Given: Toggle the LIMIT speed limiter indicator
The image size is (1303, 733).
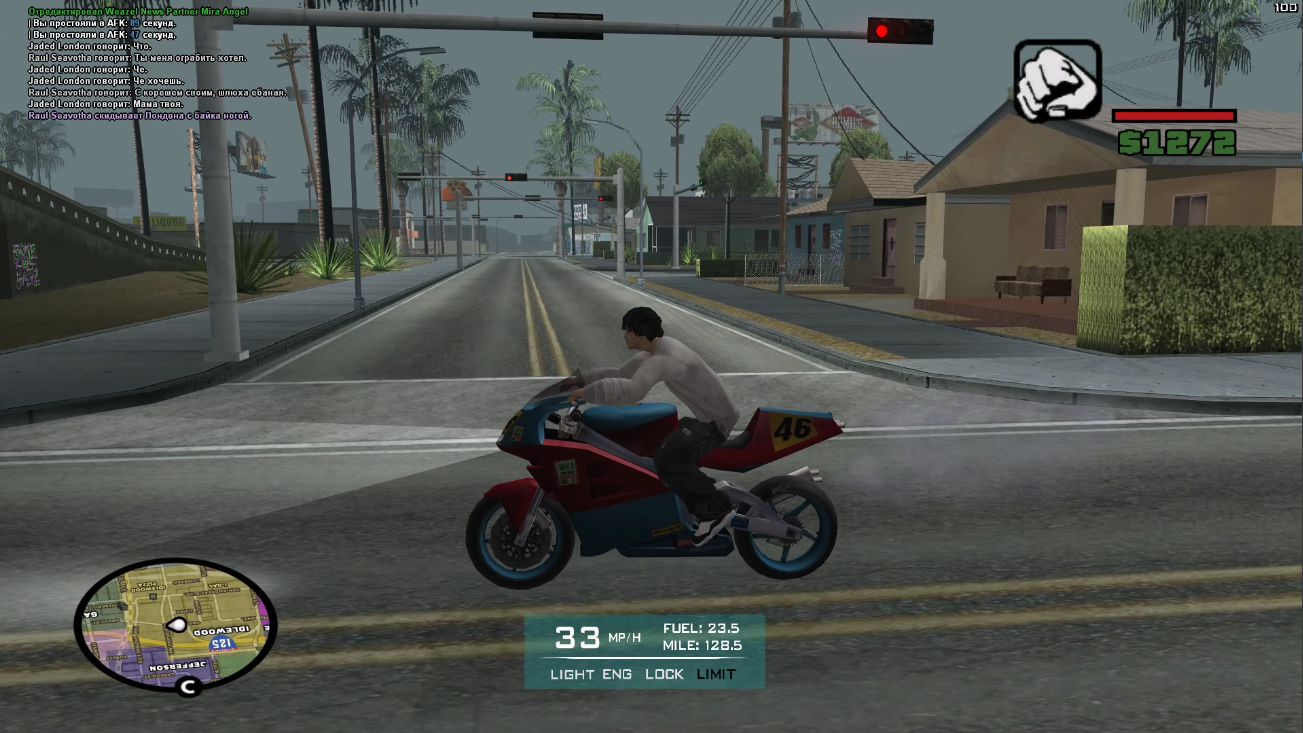Looking at the screenshot, I should tap(716, 674).
